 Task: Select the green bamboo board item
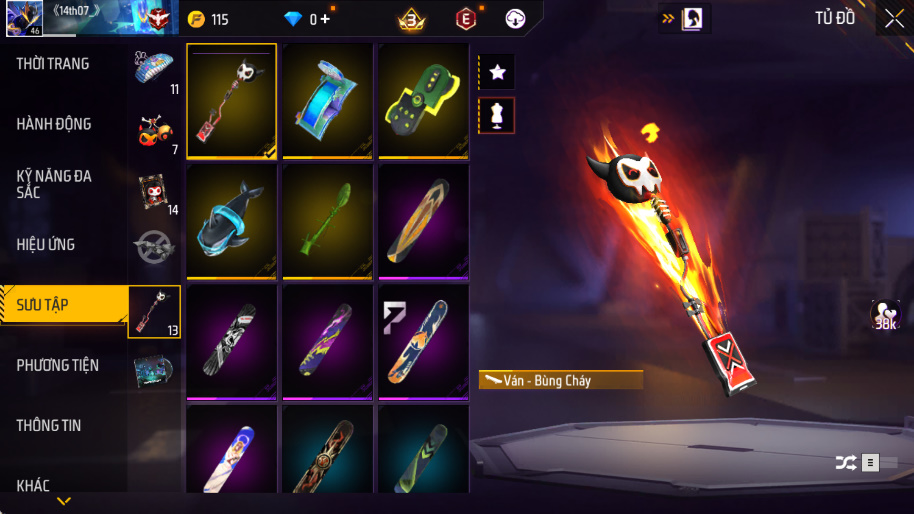(x=328, y=221)
